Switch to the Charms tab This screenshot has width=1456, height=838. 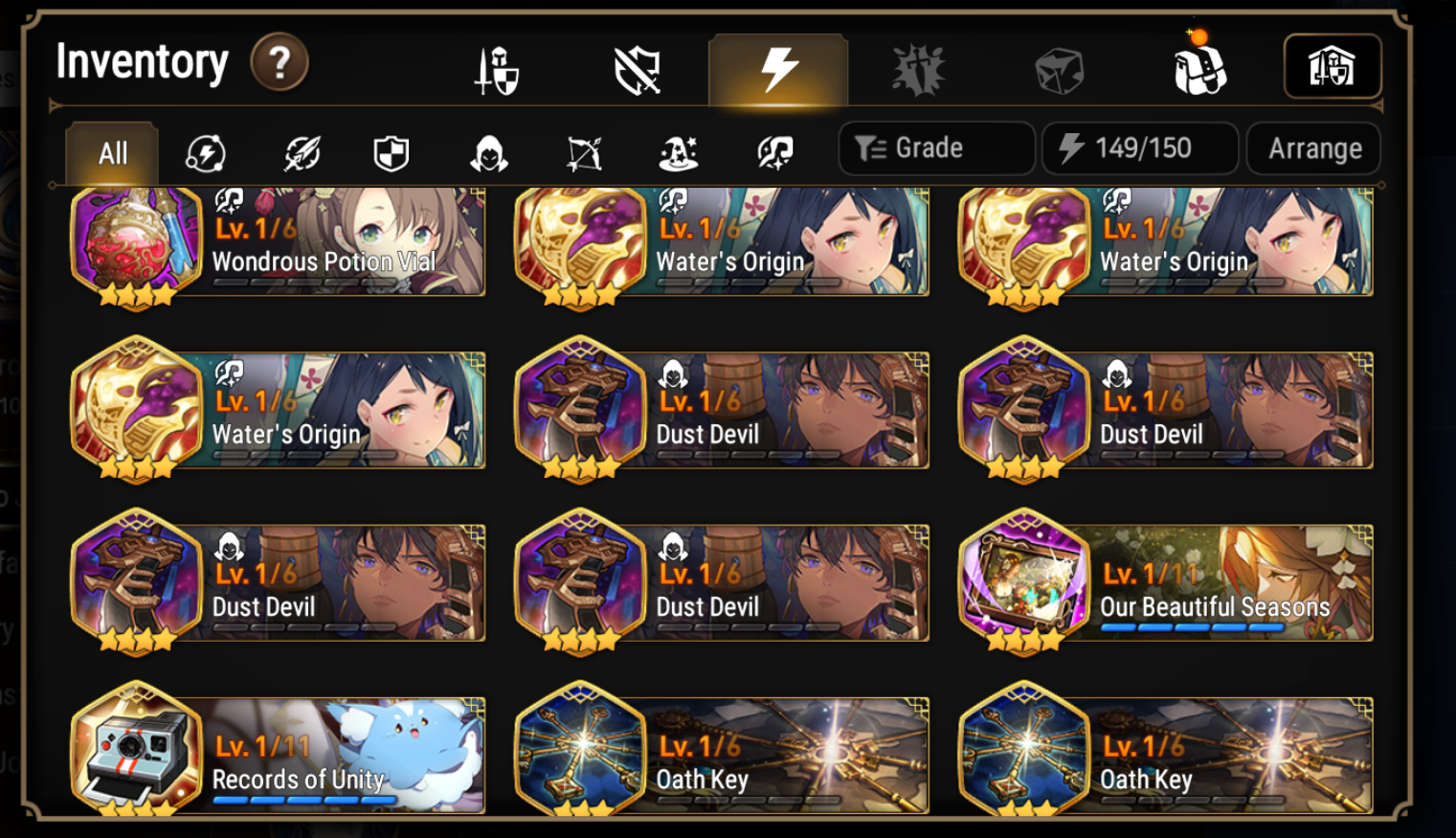pyautogui.click(x=917, y=67)
